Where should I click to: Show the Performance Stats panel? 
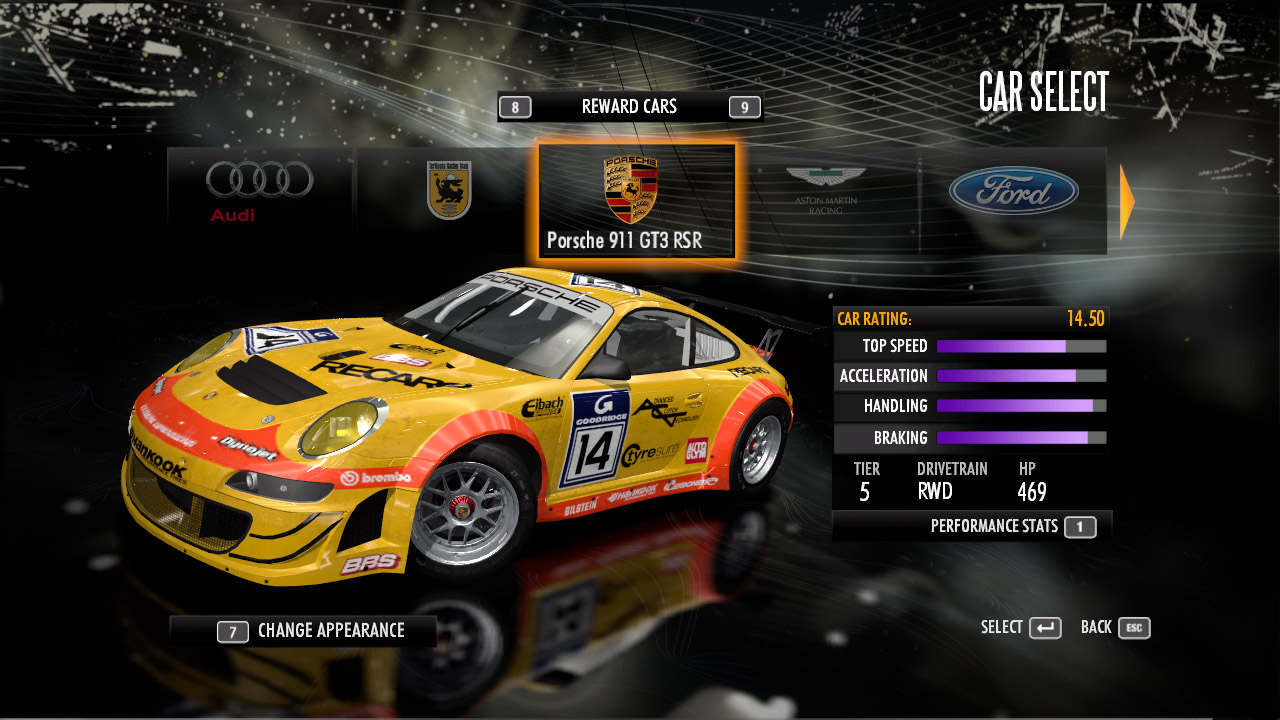click(1012, 526)
